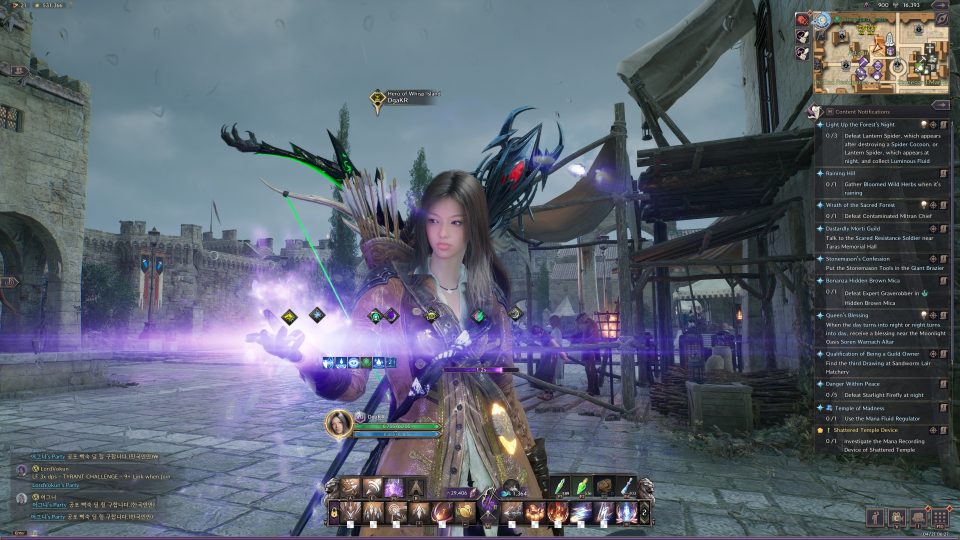Collapse the Content Notifications panel arrow

(x=939, y=104)
